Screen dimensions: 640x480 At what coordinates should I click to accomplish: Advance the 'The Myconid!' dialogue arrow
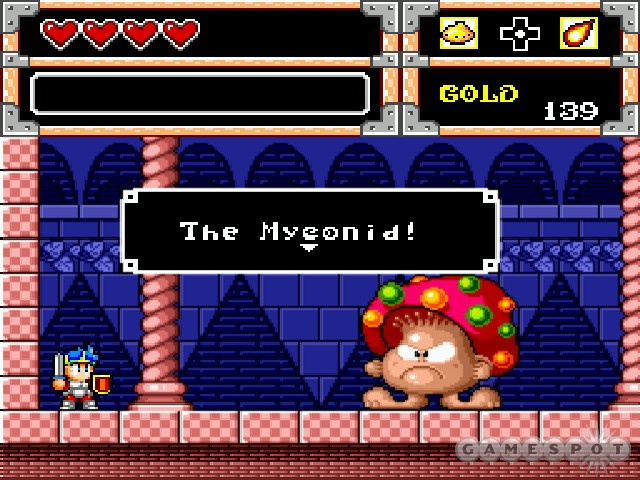[x=310, y=246]
